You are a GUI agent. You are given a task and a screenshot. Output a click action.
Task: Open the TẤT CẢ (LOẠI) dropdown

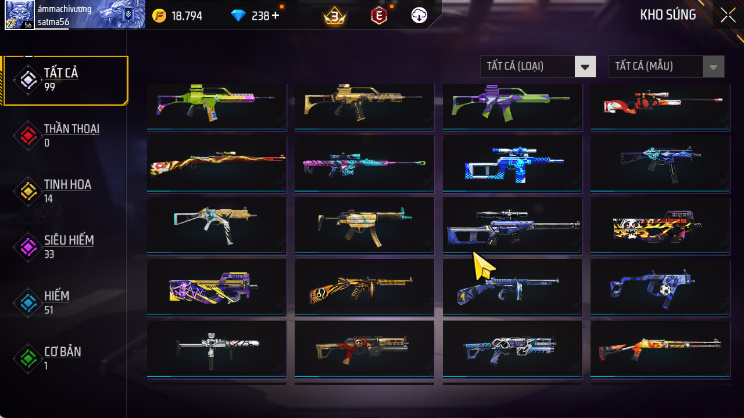click(x=538, y=67)
